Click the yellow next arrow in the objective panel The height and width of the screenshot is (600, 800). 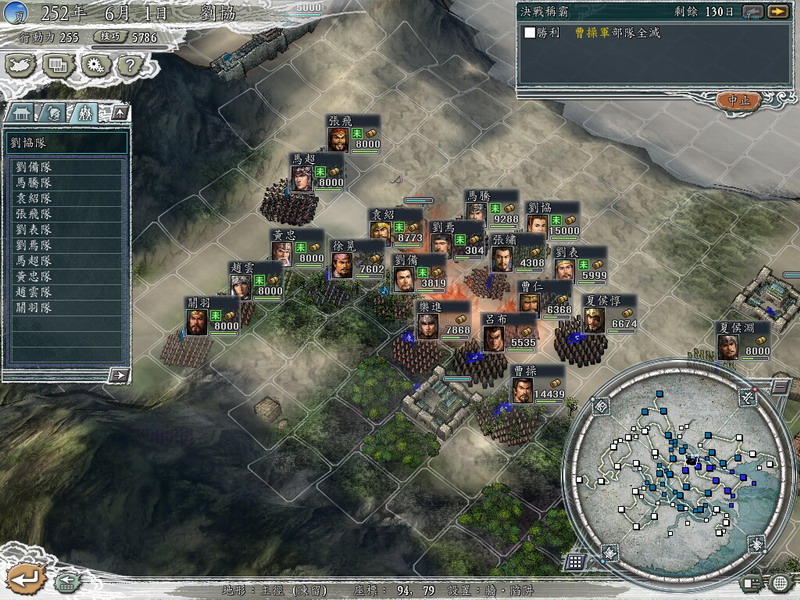click(x=776, y=11)
